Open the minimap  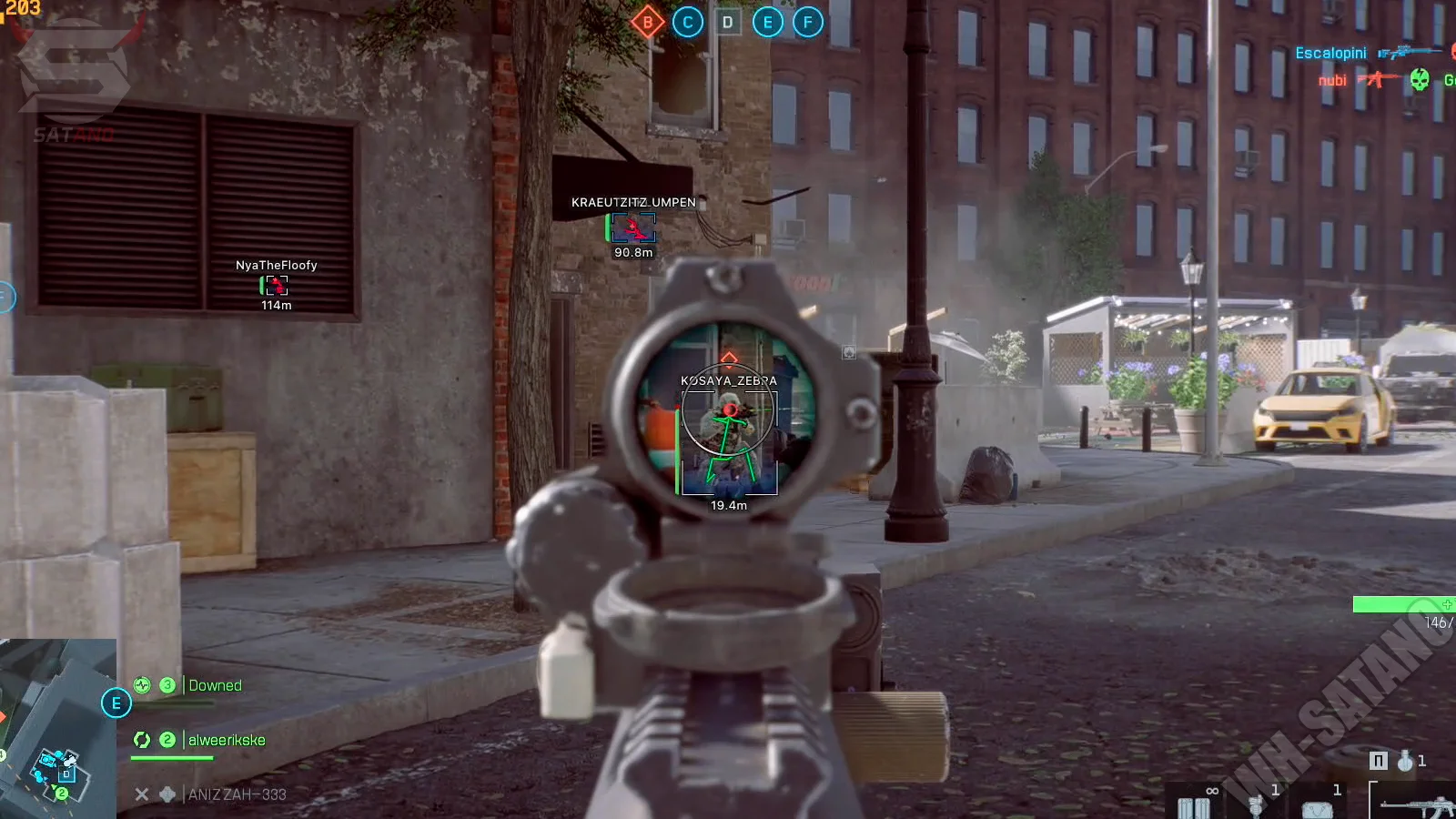[57, 729]
